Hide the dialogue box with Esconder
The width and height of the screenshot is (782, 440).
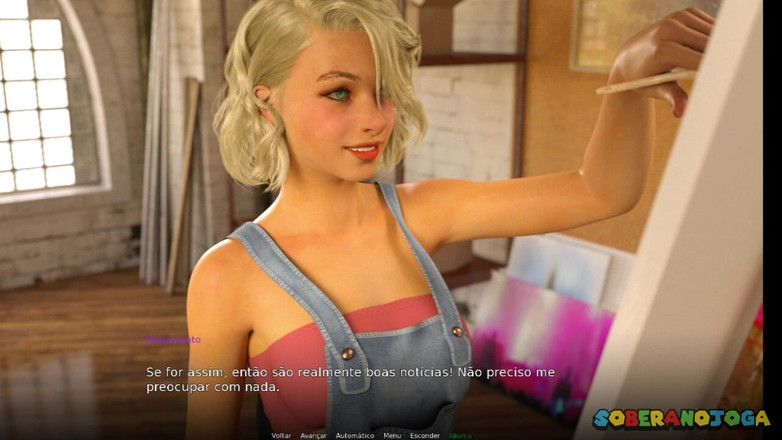point(425,435)
